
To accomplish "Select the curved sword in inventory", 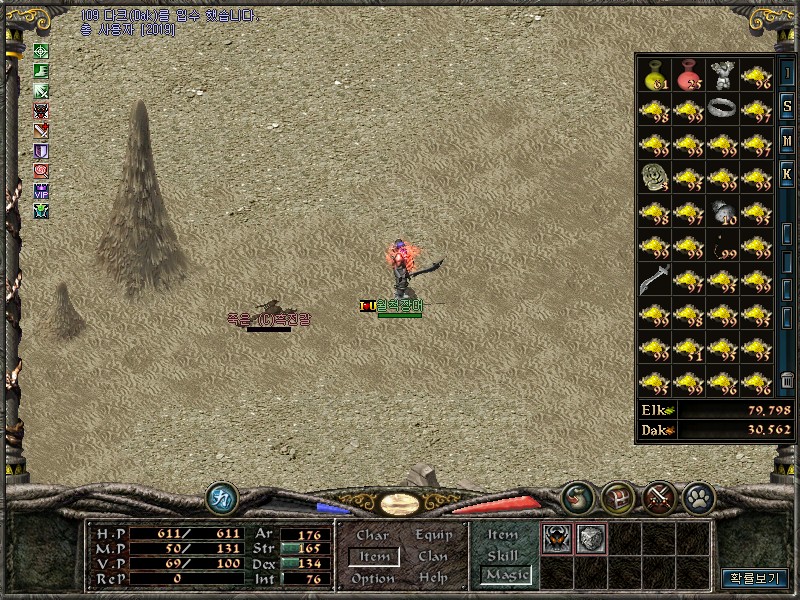I will 654,279.
